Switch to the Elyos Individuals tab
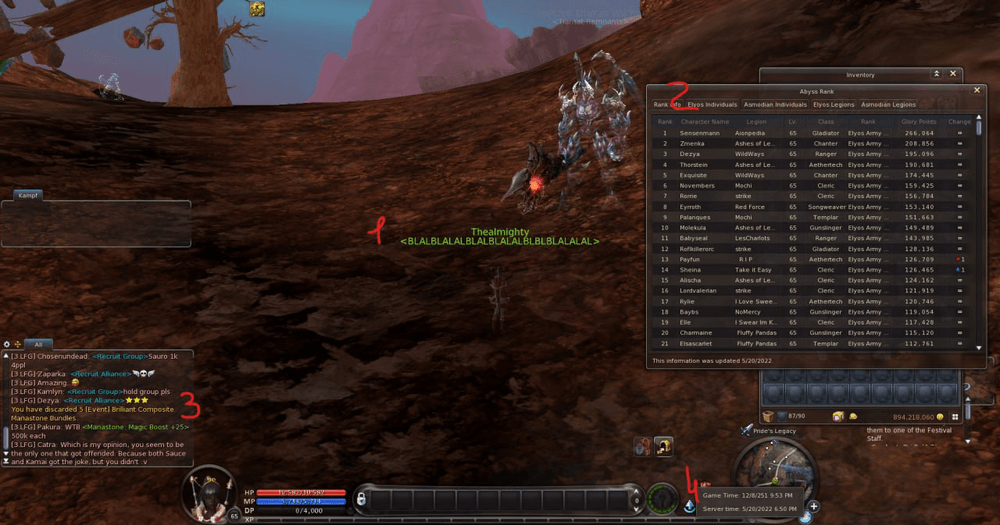This screenshot has width=1000, height=525. click(x=712, y=104)
